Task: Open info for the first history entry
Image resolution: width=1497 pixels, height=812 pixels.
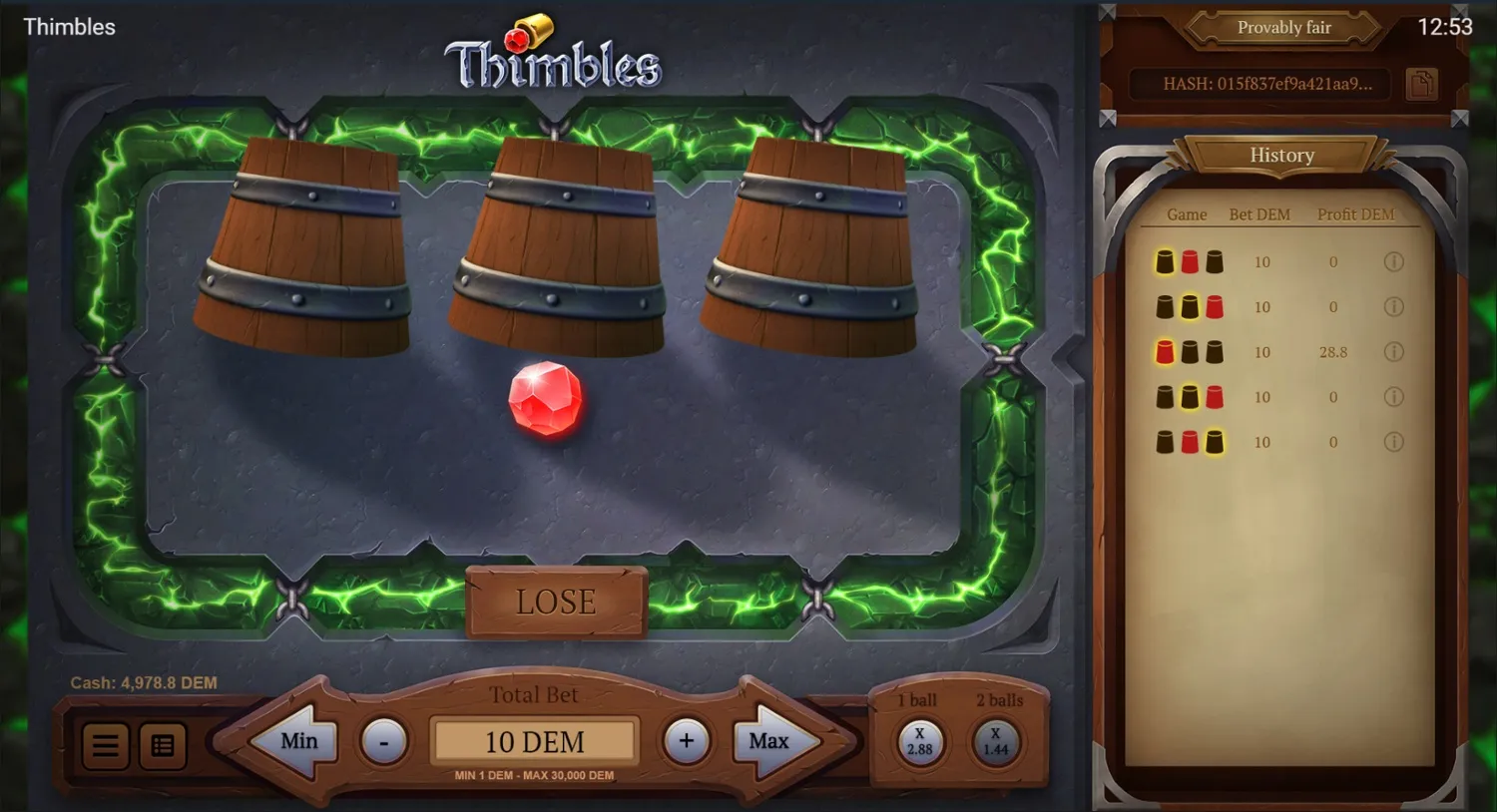Action: click(1394, 261)
